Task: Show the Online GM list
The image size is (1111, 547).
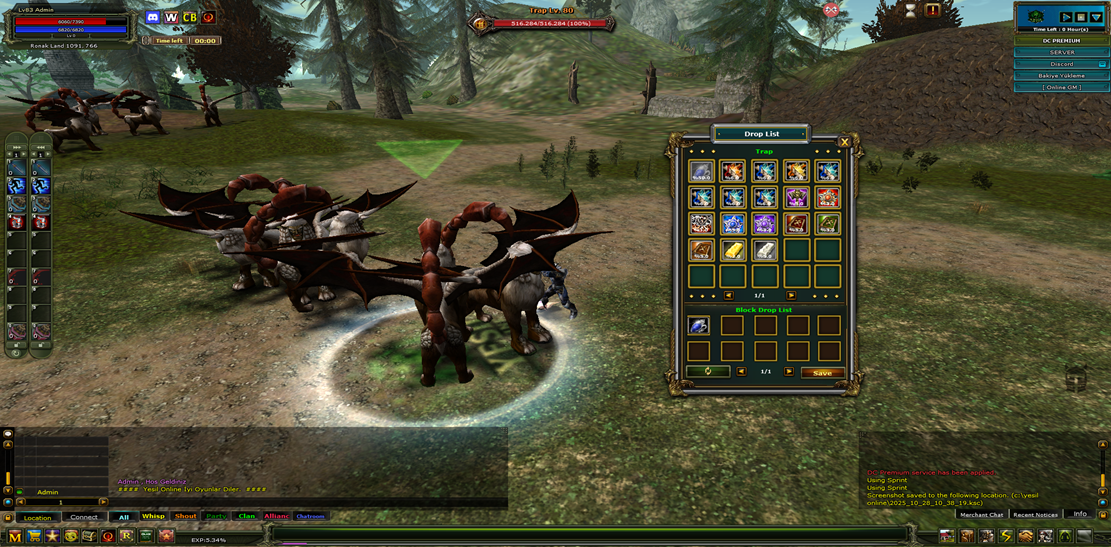Action: (x=1062, y=88)
